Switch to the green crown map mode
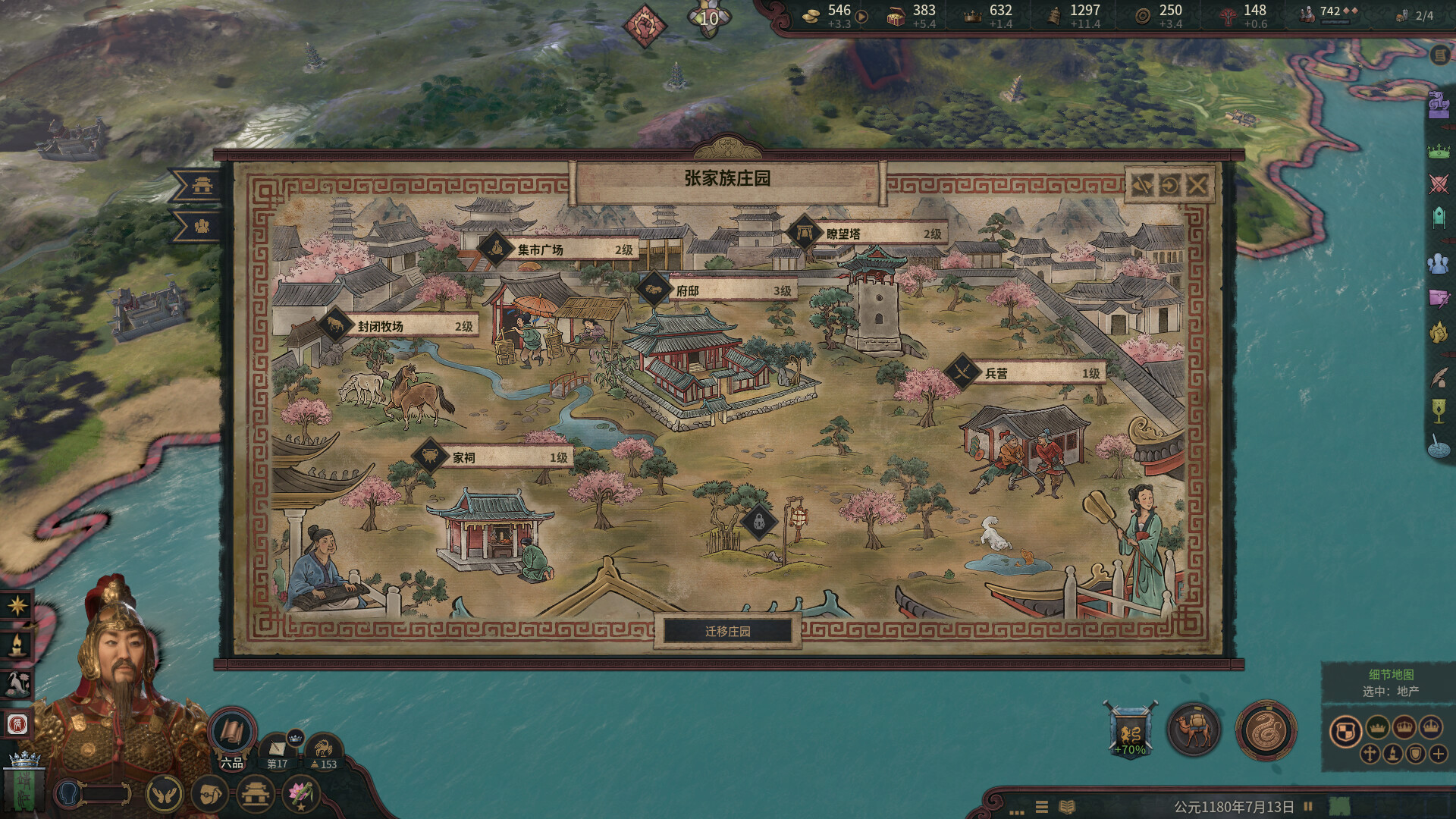This screenshot has height=819, width=1456. (1377, 727)
